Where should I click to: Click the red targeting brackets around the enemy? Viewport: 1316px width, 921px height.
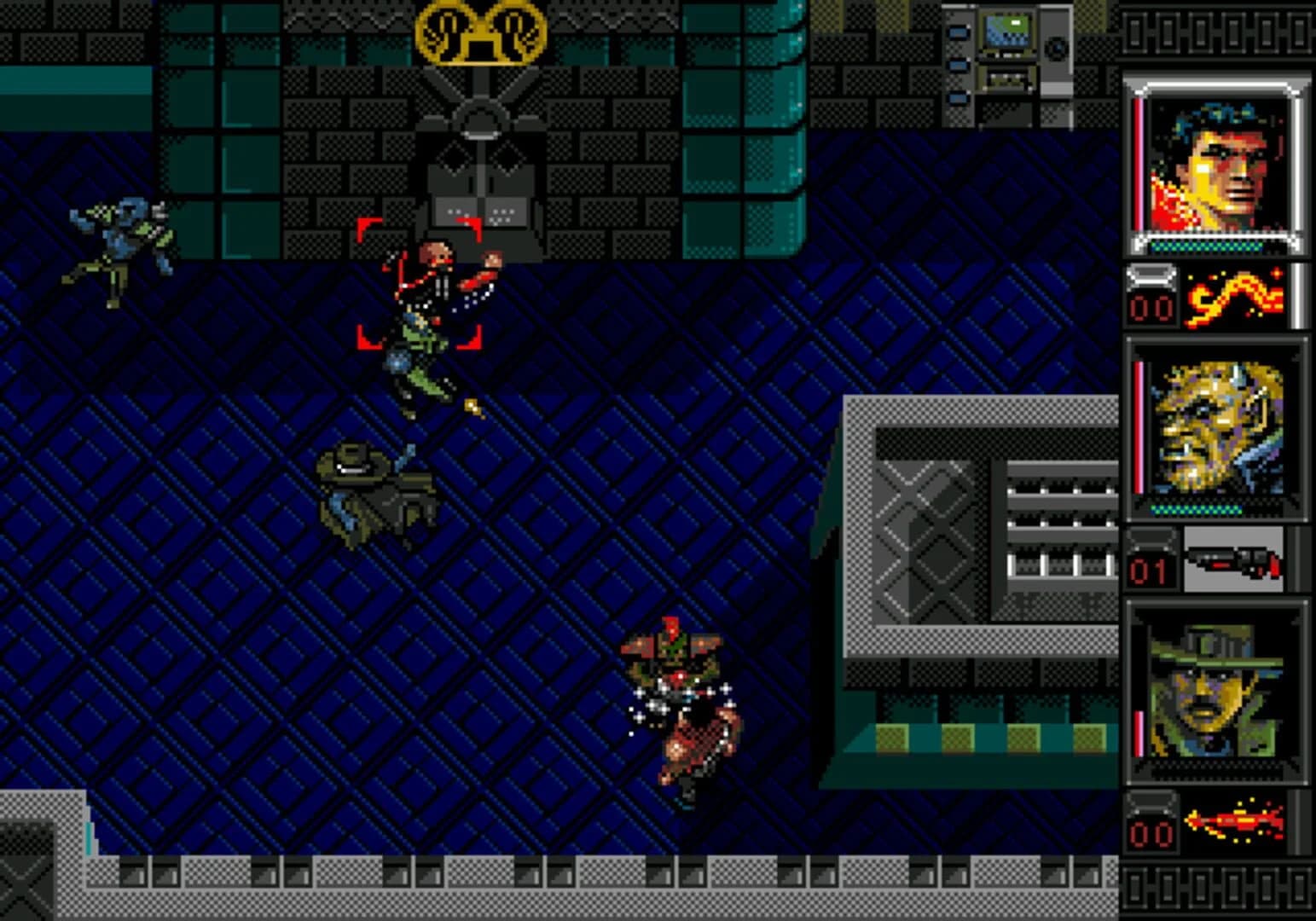click(424, 281)
